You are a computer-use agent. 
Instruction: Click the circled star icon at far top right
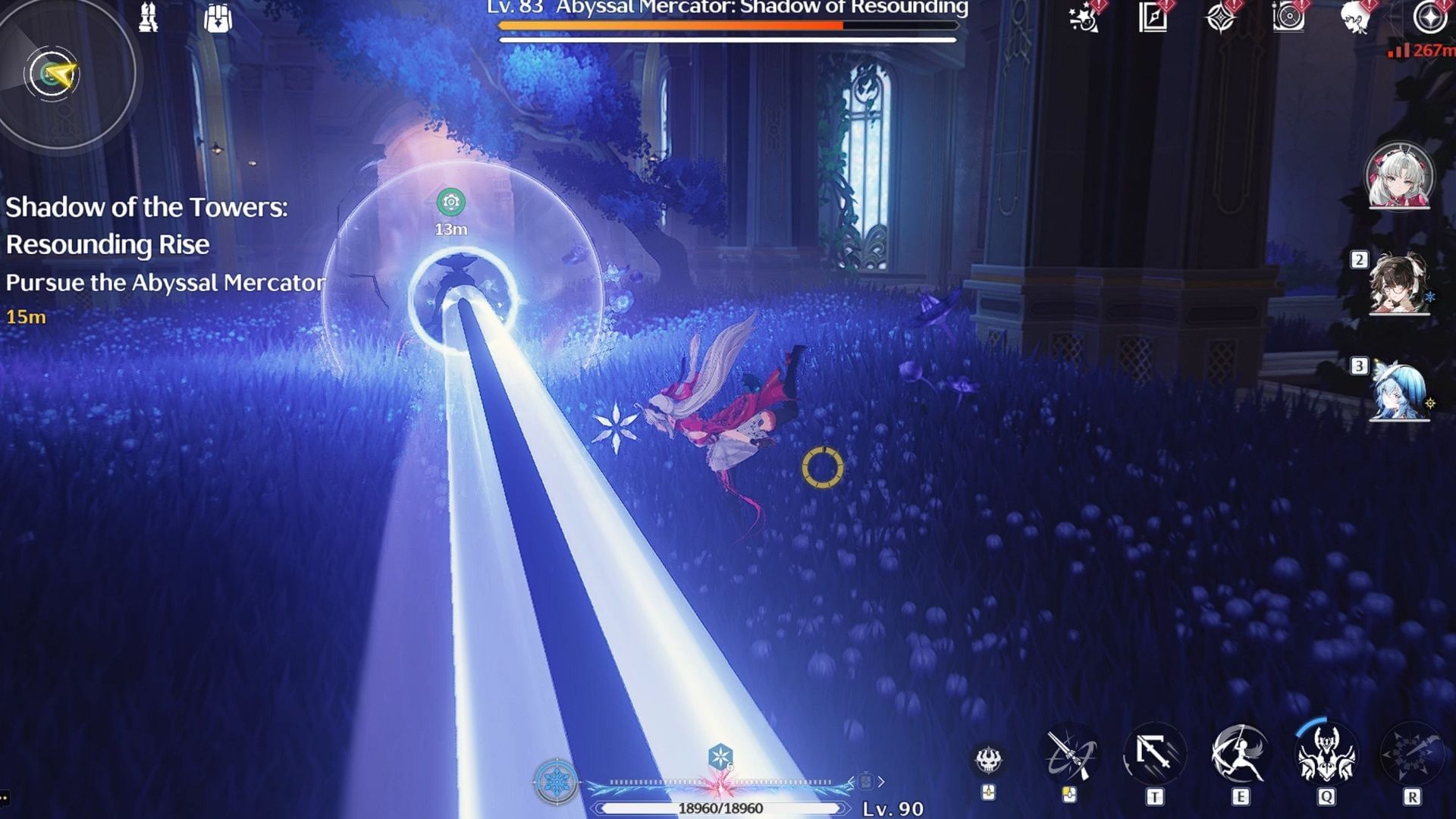click(x=1424, y=20)
